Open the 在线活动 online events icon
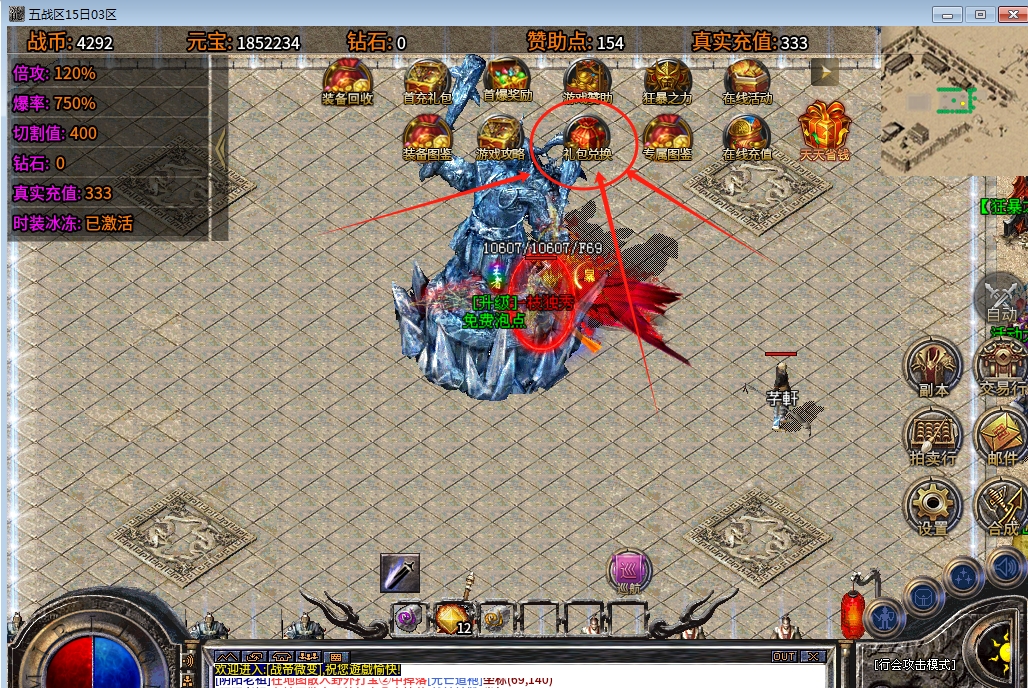Image resolution: width=1028 pixels, height=688 pixels. coord(747,80)
